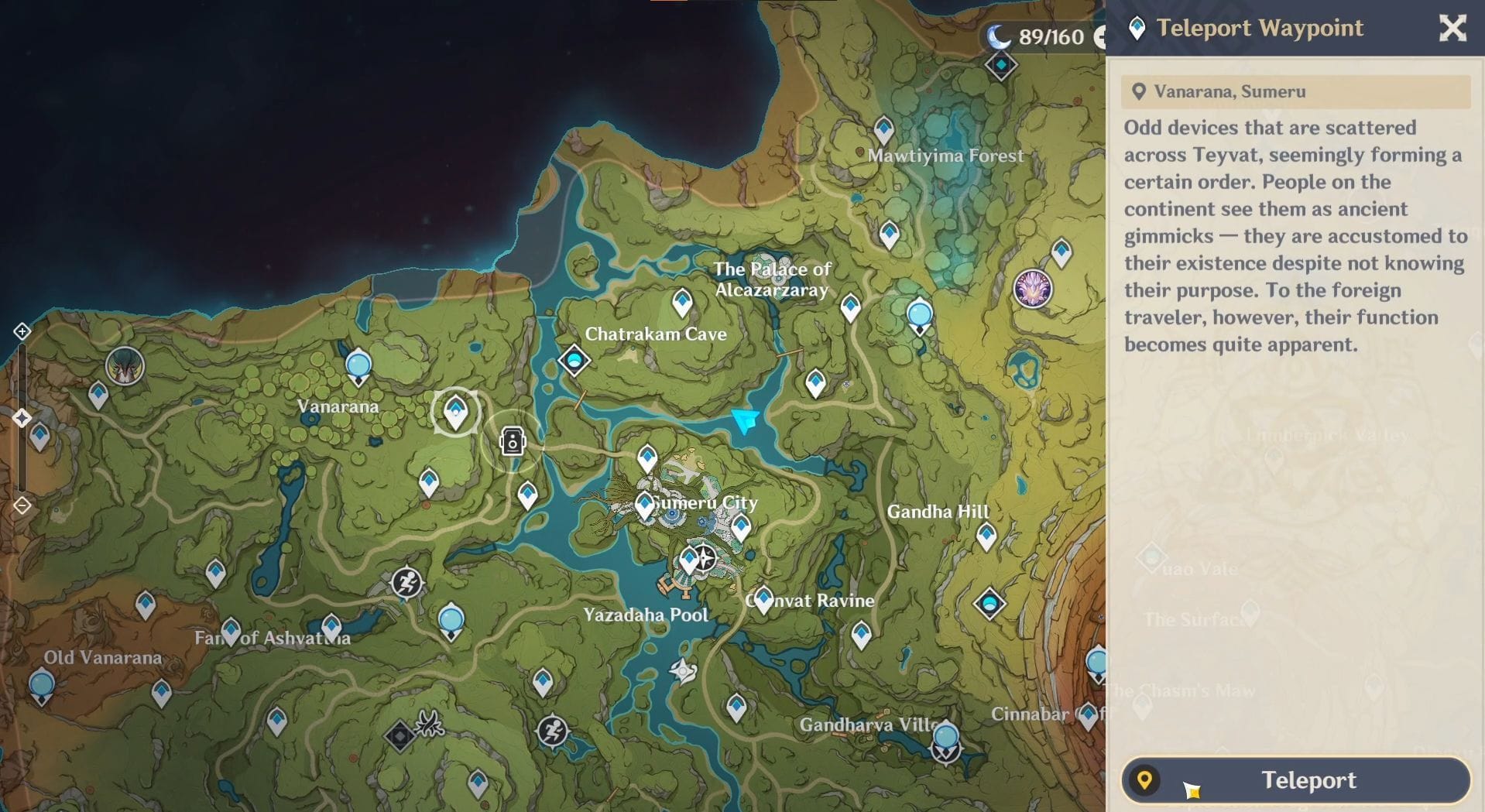The width and height of the screenshot is (1485, 812).
Task: Open the circular pin menu next to 89/160
Action: click(1100, 36)
